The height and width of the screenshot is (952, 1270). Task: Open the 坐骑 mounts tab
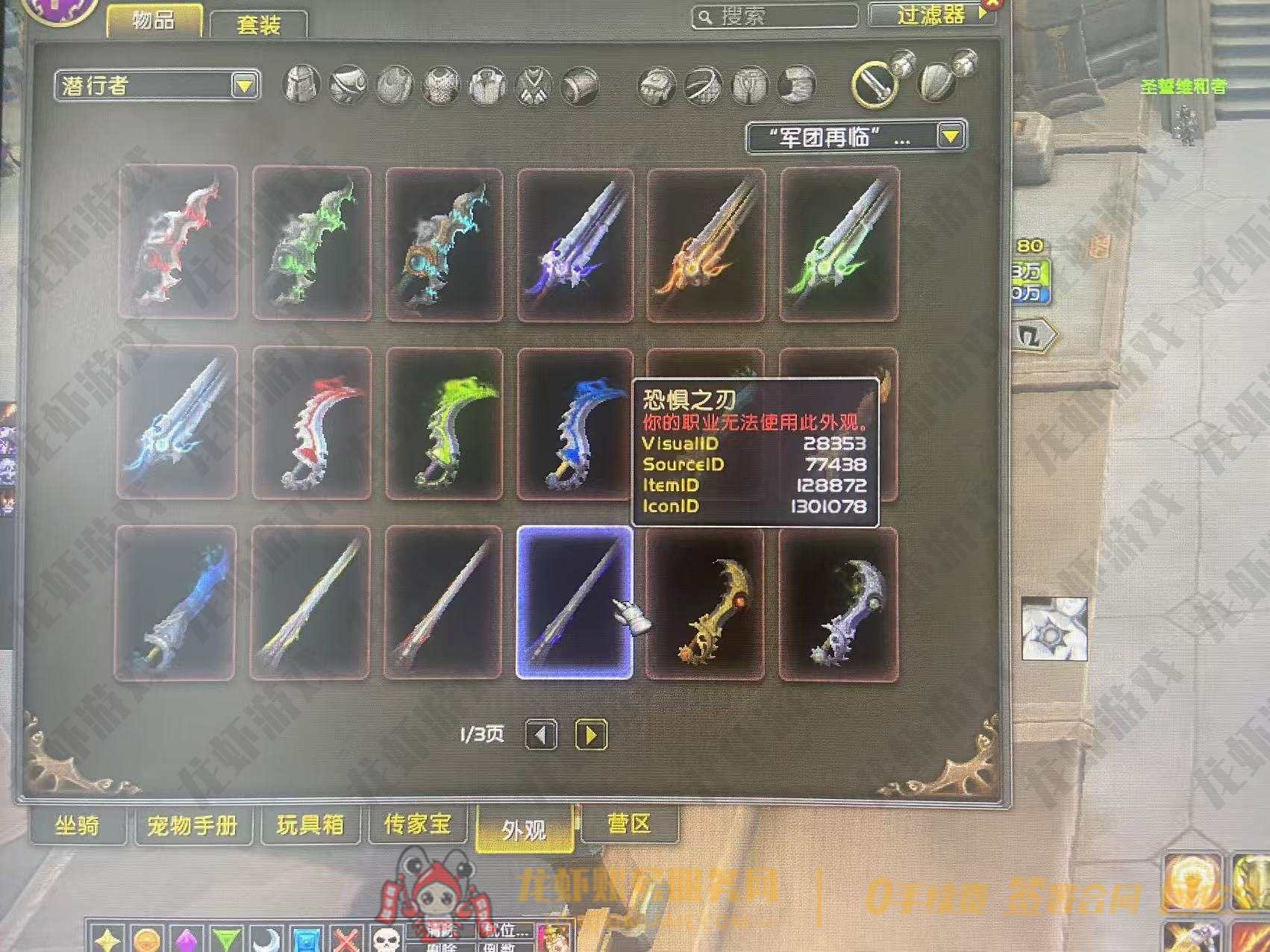coord(77,825)
